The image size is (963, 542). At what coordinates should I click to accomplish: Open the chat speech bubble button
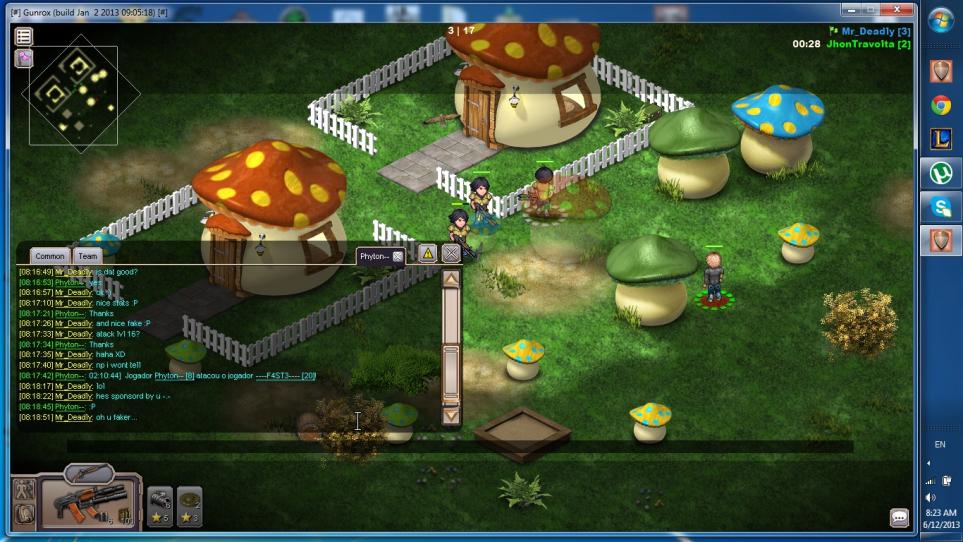click(x=899, y=518)
